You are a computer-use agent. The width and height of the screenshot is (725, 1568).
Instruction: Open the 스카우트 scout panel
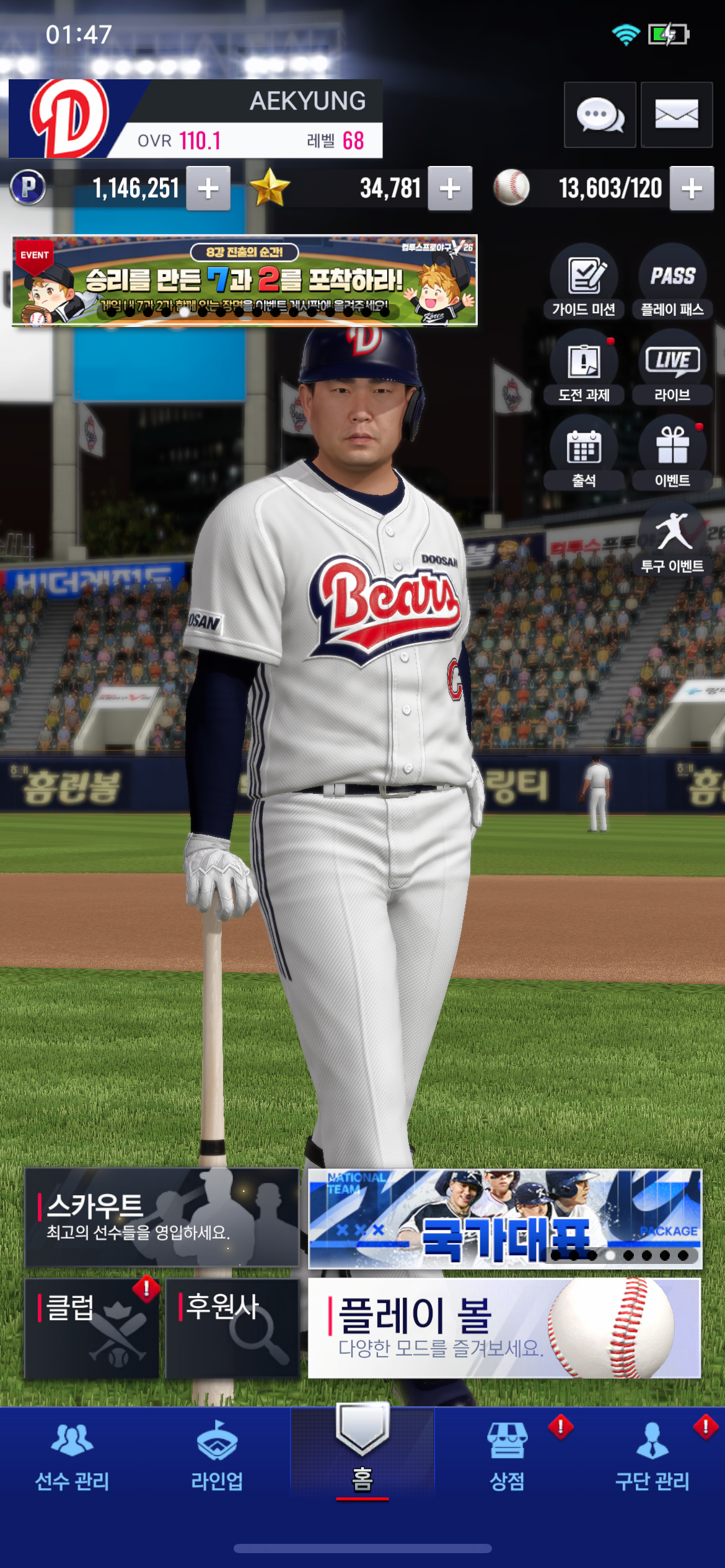162,1217
